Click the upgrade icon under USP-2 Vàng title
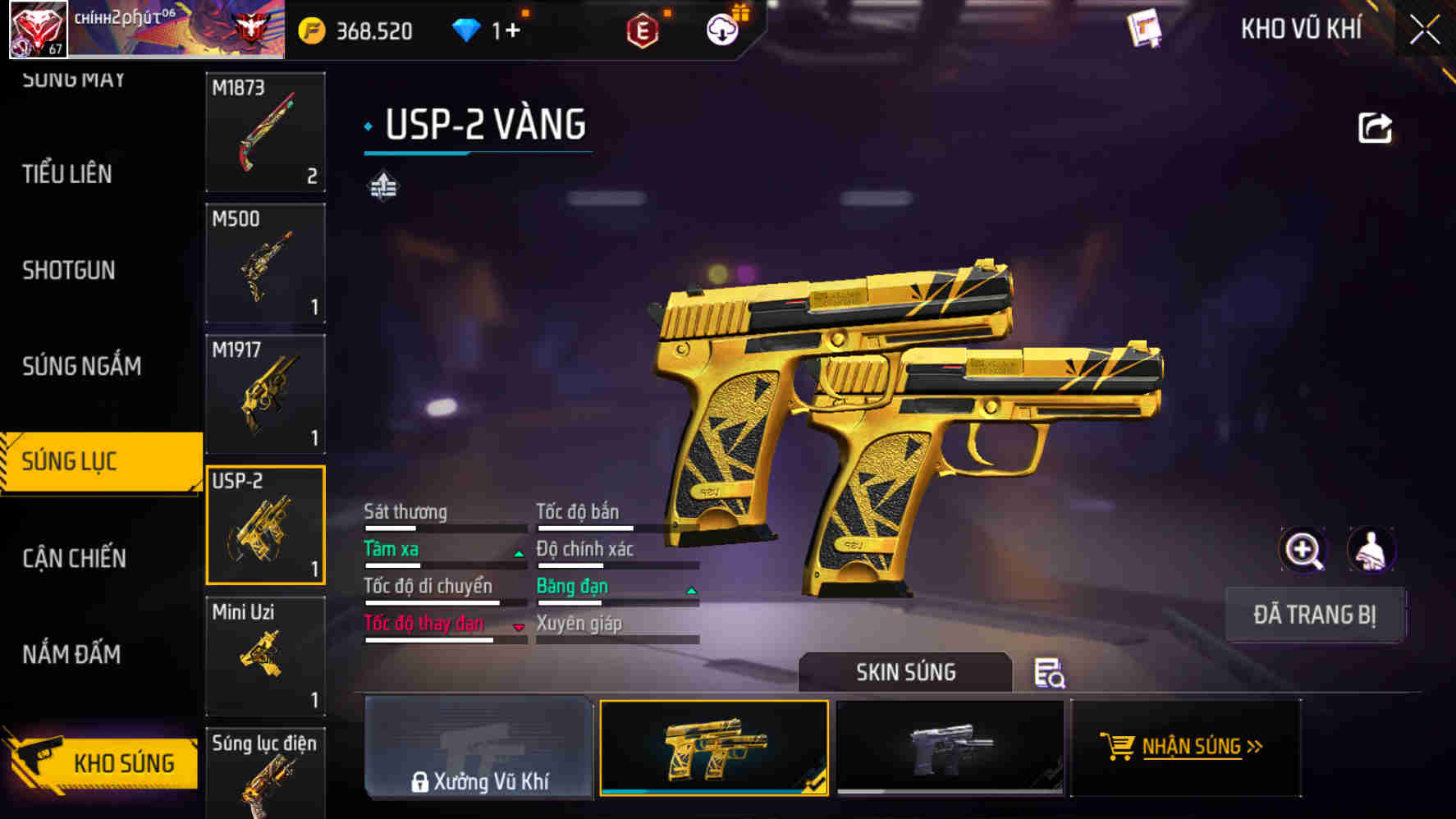 381,186
